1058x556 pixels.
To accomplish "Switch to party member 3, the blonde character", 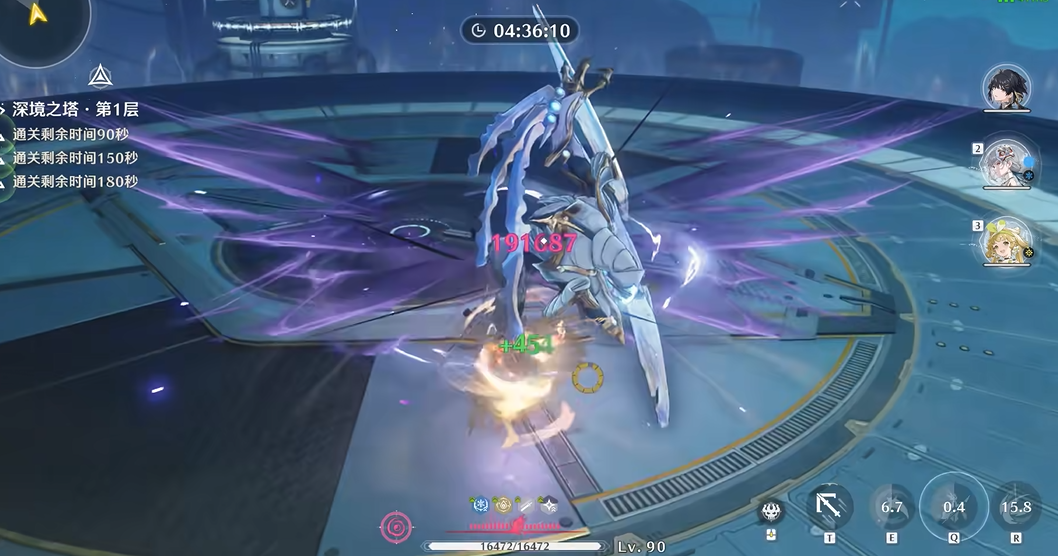I will pos(1006,242).
